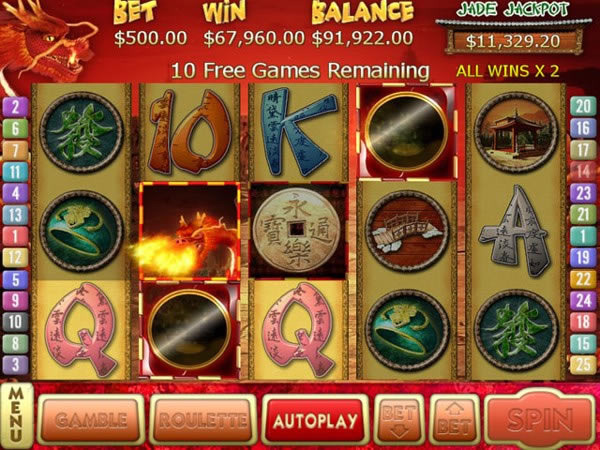Select payline number 20 marker
Image resolution: width=600 pixels, height=450 pixels.
coord(583,106)
